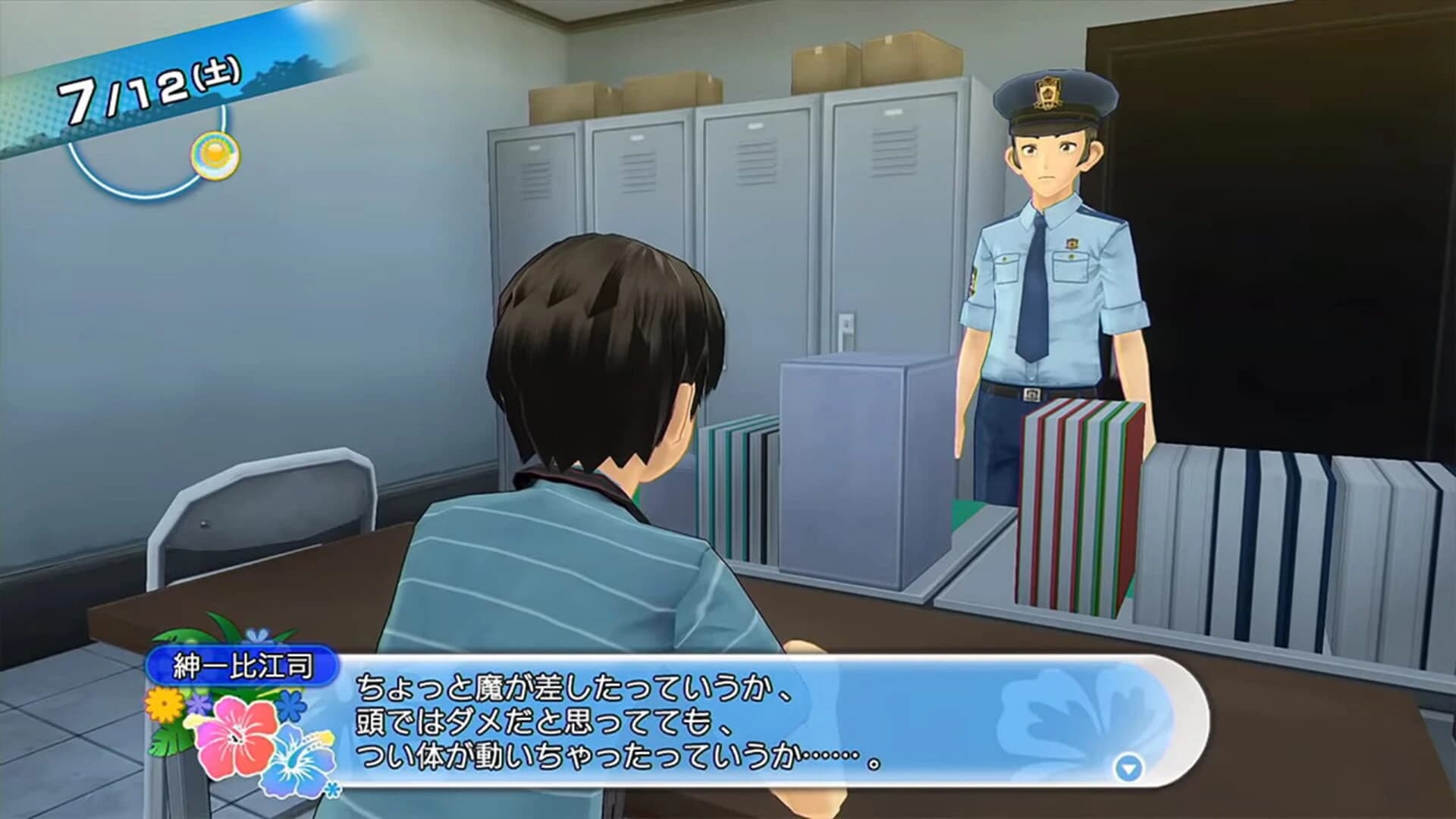Image resolution: width=1456 pixels, height=819 pixels.
Task: Click the yellow flower decoration icon
Action: (164, 704)
